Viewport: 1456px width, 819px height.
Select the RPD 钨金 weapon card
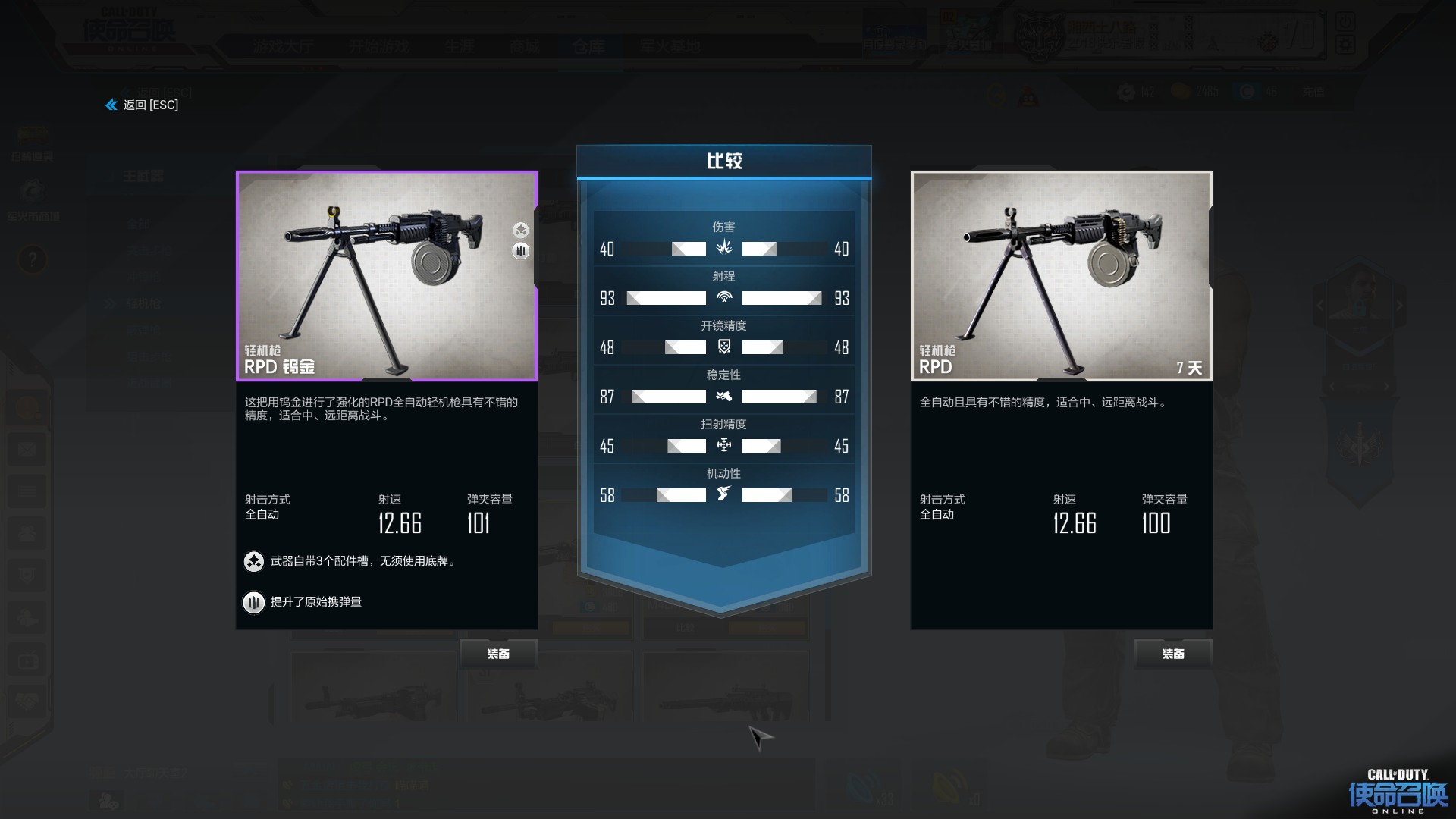[x=387, y=276]
